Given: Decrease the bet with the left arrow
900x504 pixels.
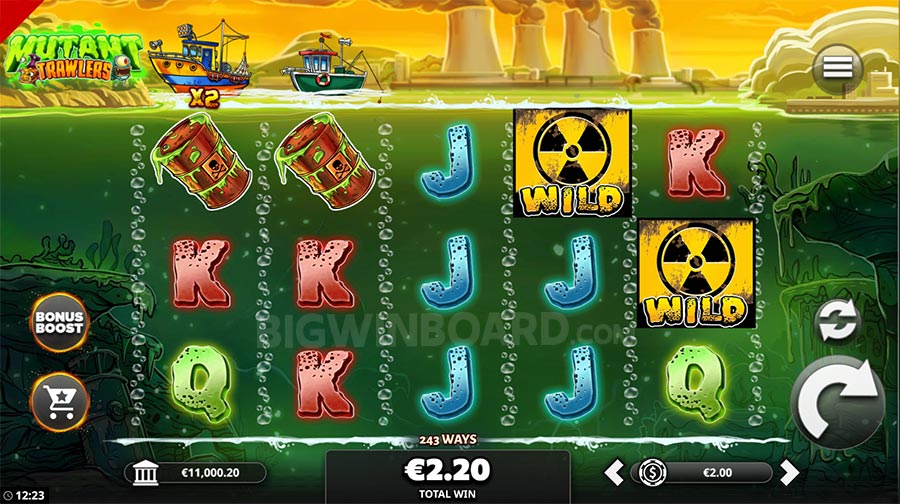Looking at the screenshot, I should (x=617, y=472).
